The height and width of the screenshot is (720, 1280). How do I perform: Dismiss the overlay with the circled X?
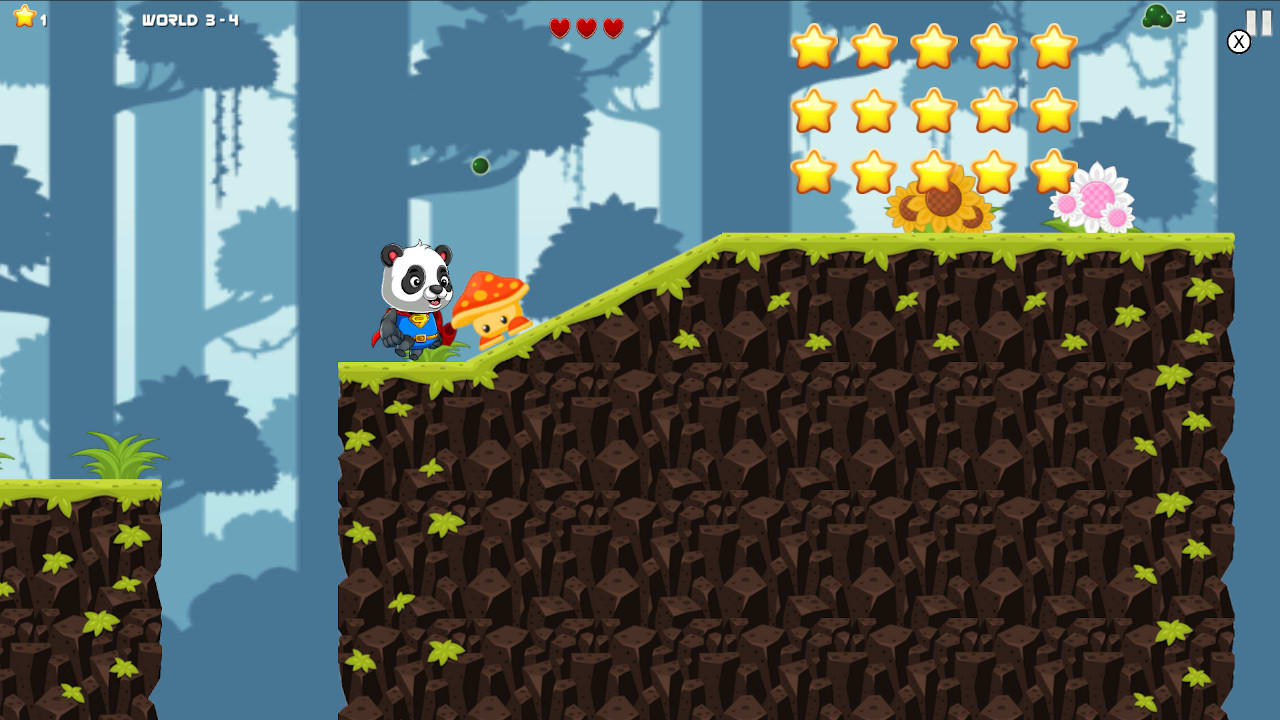(x=1238, y=41)
